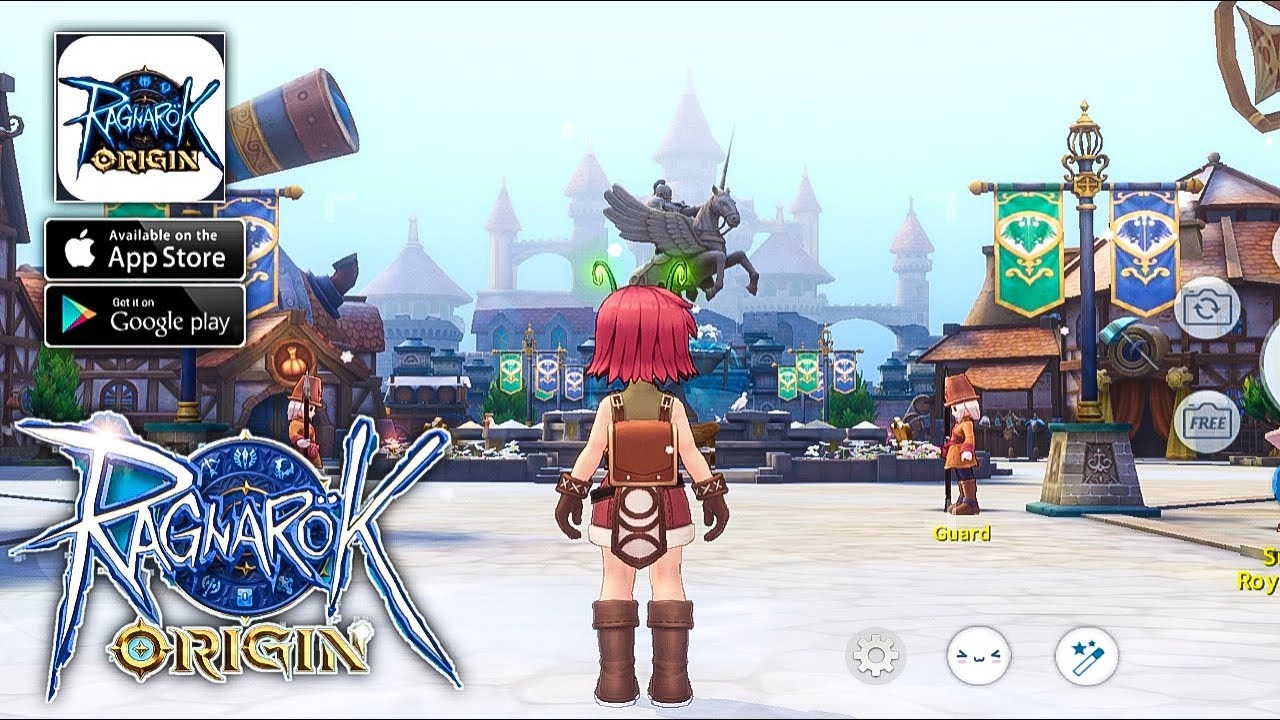This screenshot has width=1280, height=720.
Task: Click the Guard NPC name label
Action: (x=963, y=535)
